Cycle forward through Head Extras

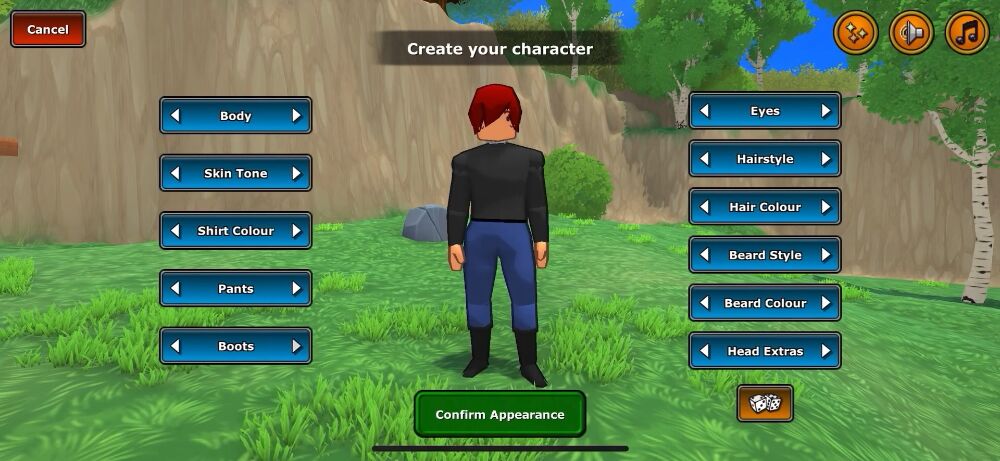point(826,351)
